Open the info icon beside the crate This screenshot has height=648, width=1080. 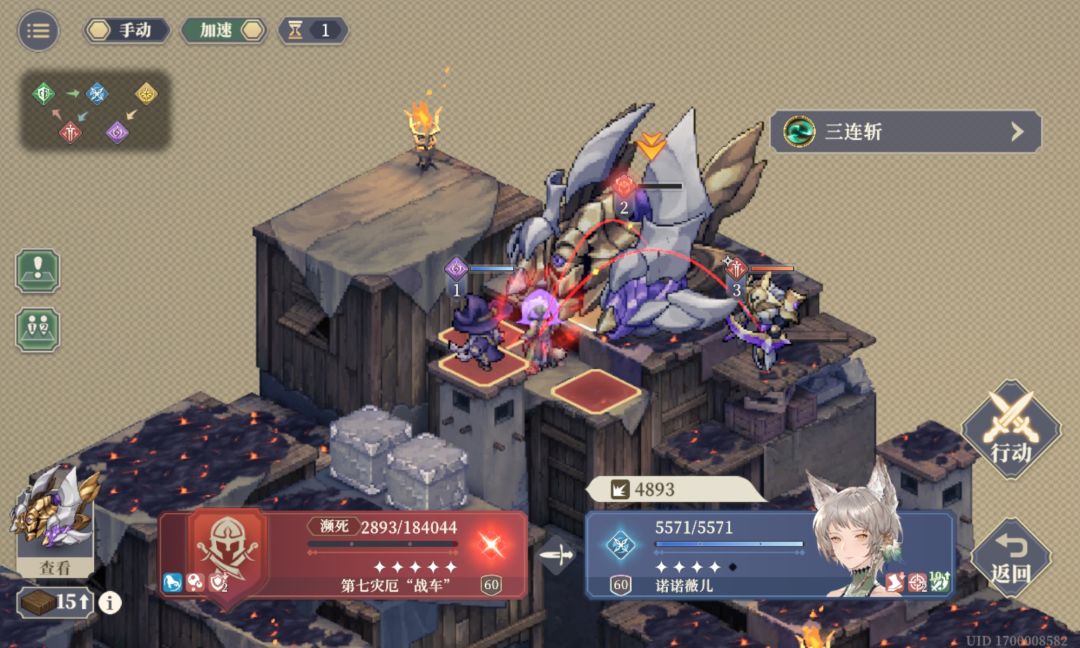pos(110,602)
